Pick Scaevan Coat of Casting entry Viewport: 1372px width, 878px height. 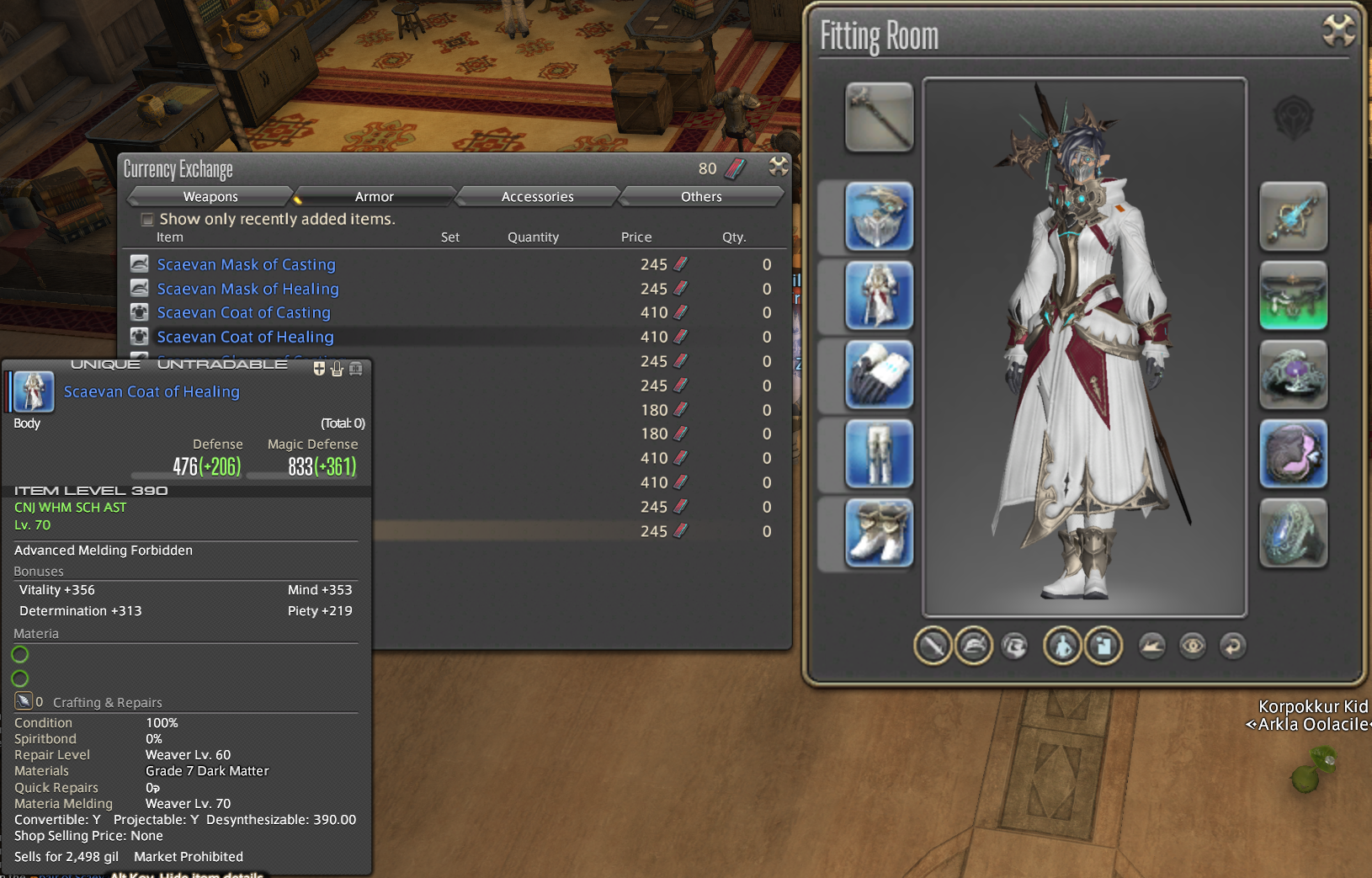point(243,312)
